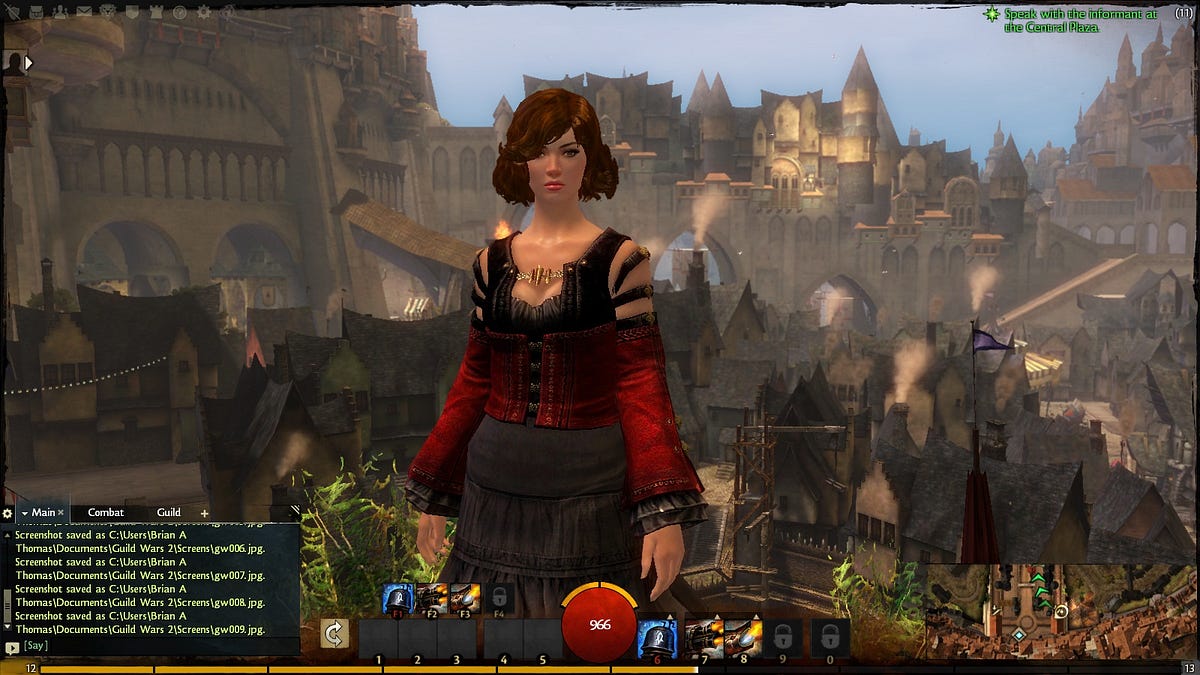1200x675 pixels.
Task: Open the crossed sword and shield menu icon
Action: click(x=12, y=12)
